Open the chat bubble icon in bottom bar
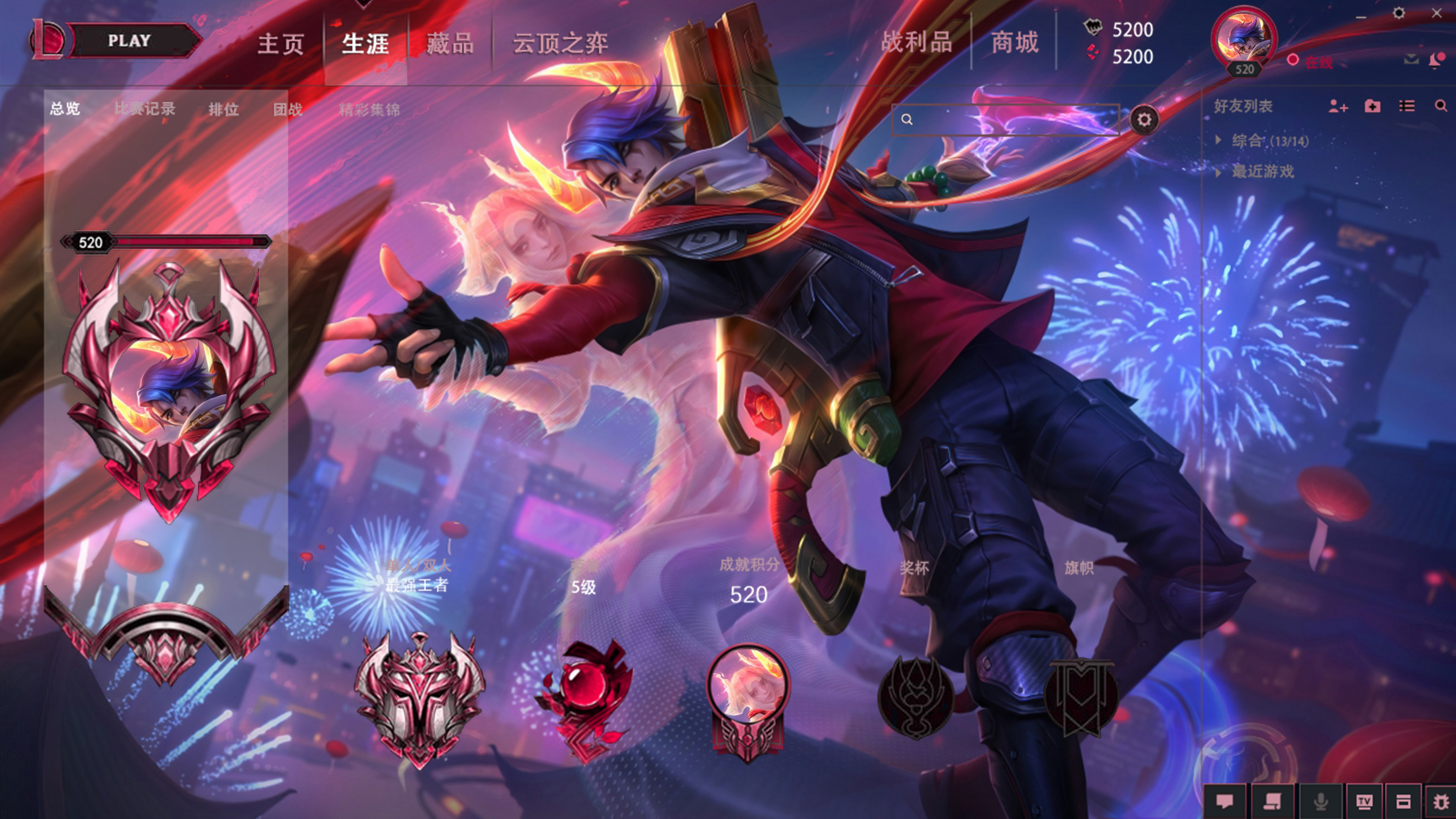Image resolution: width=1456 pixels, height=819 pixels. click(1225, 801)
